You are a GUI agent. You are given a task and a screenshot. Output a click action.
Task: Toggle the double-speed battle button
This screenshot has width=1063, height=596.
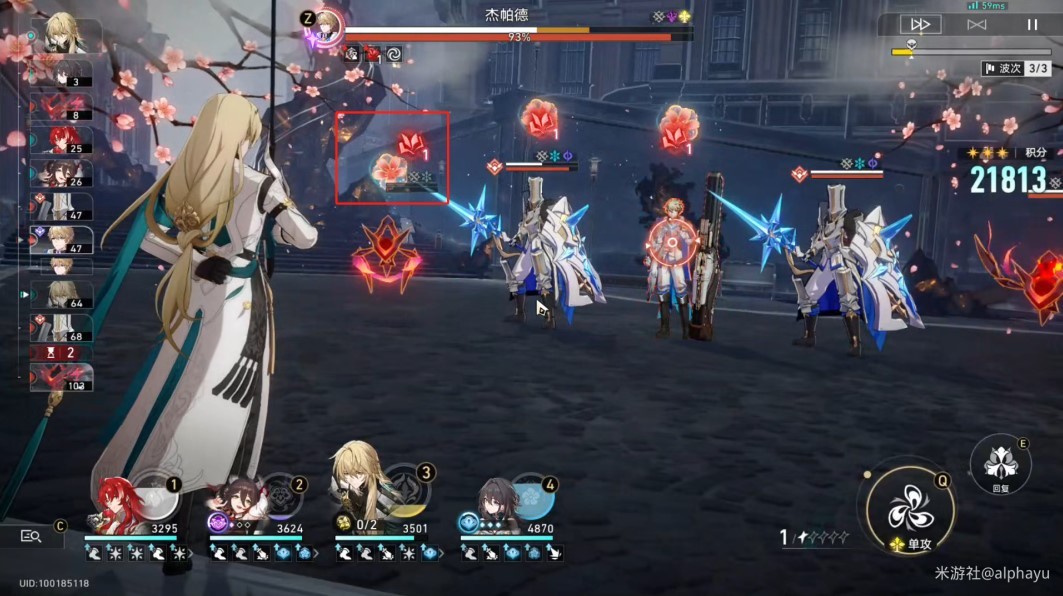(x=920, y=24)
